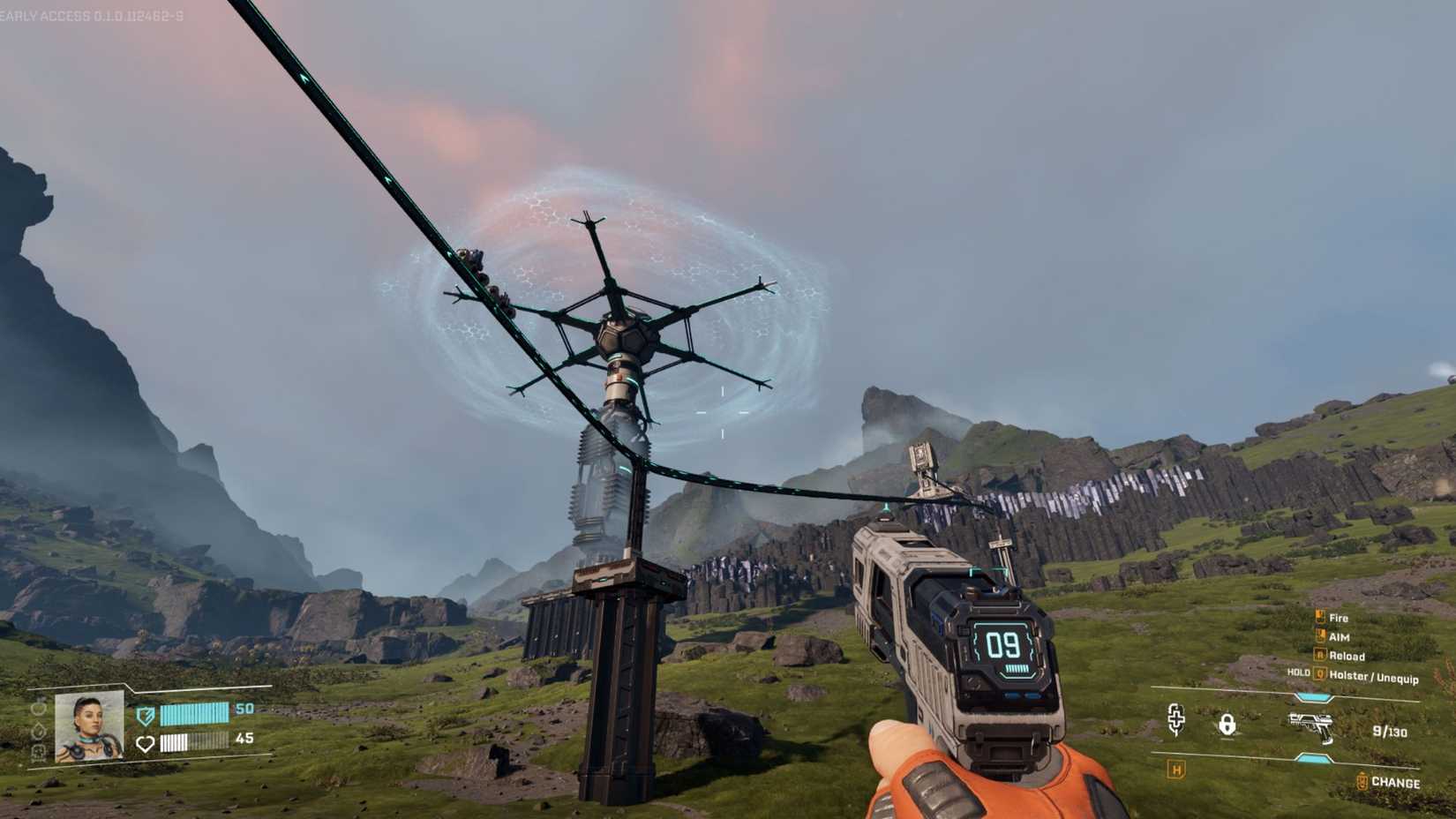Click the water droplet status icon
1456x819 pixels.
(x=40, y=732)
